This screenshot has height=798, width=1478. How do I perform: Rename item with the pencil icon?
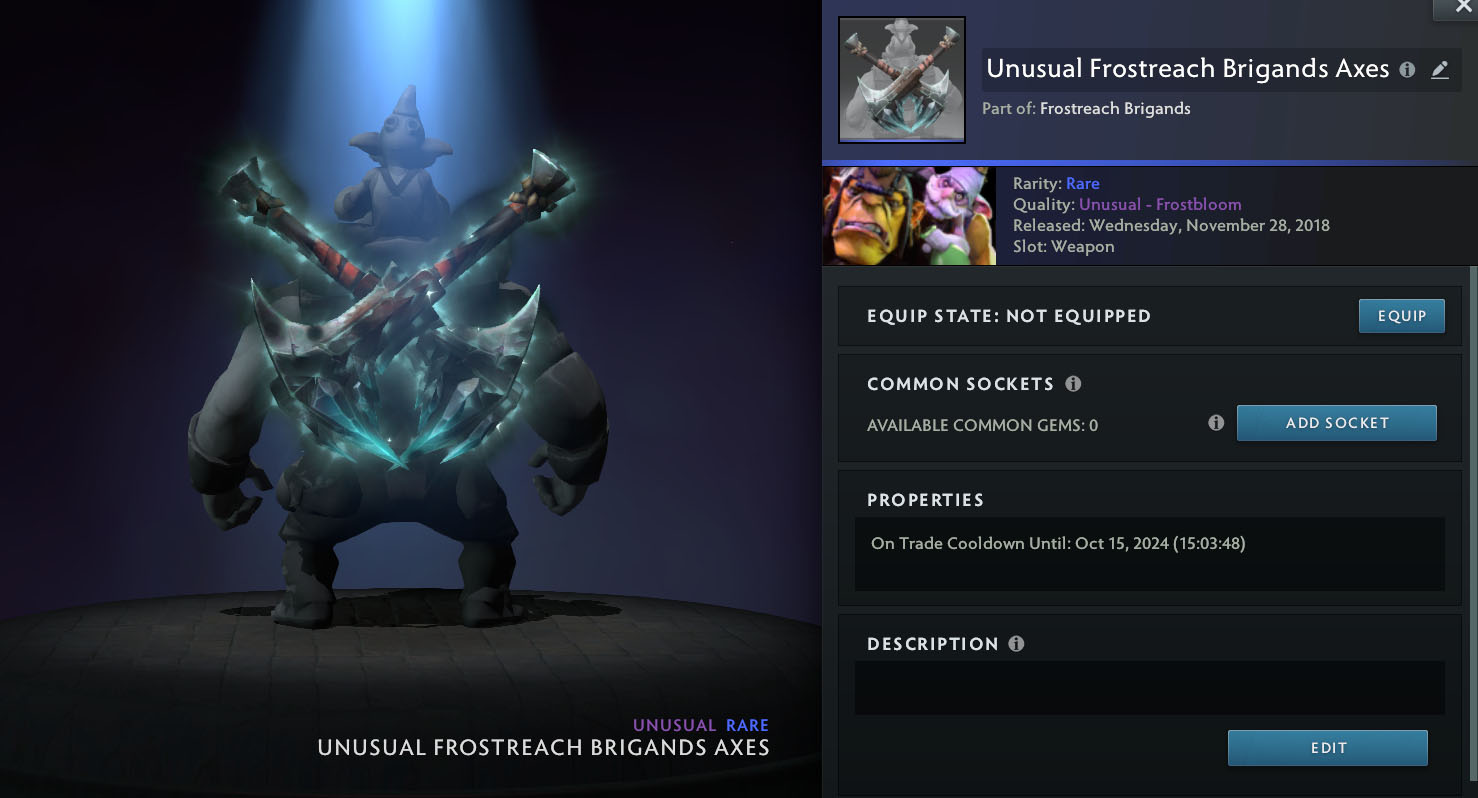click(x=1439, y=70)
